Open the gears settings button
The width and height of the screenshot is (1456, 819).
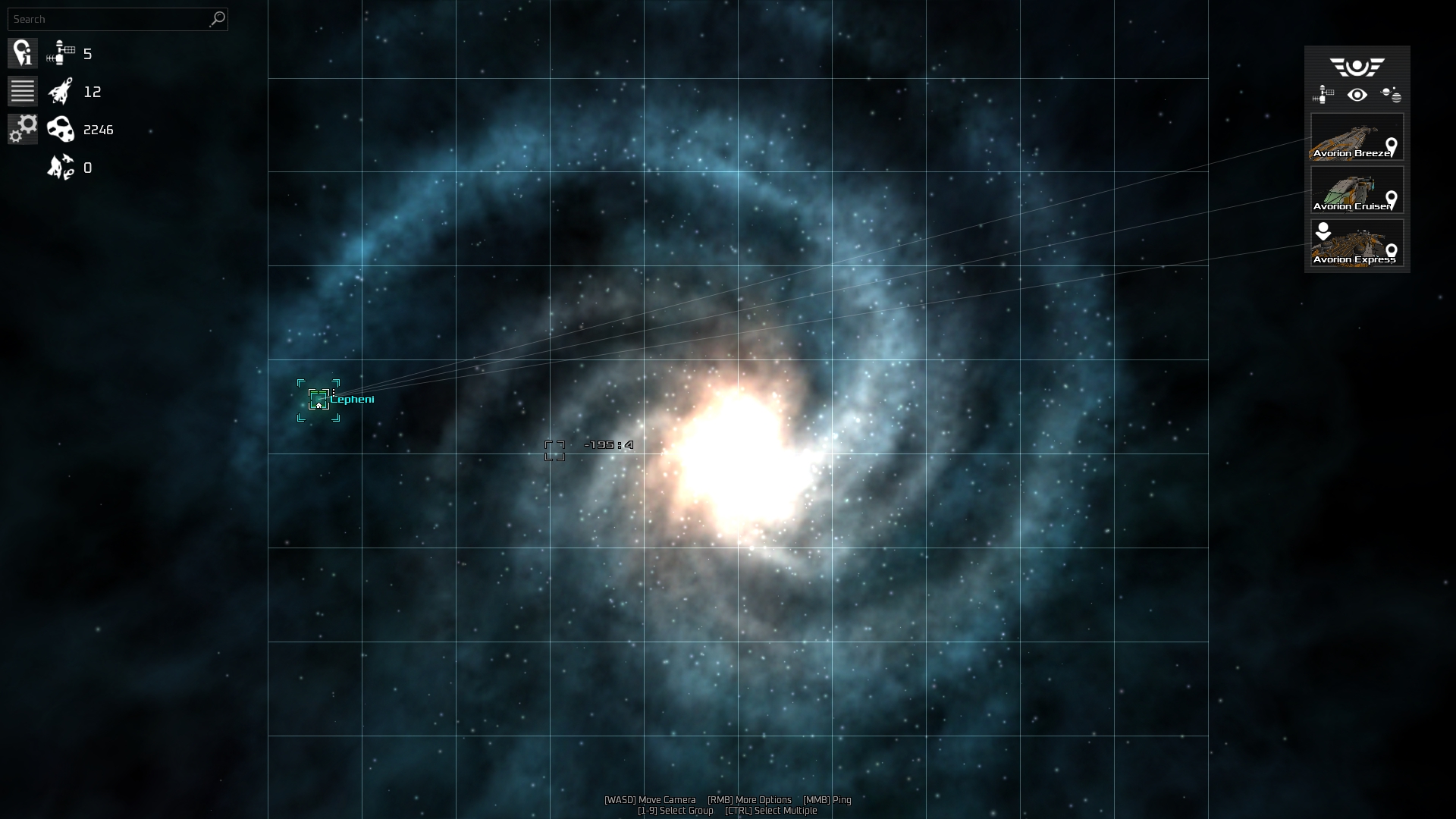(23, 129)
